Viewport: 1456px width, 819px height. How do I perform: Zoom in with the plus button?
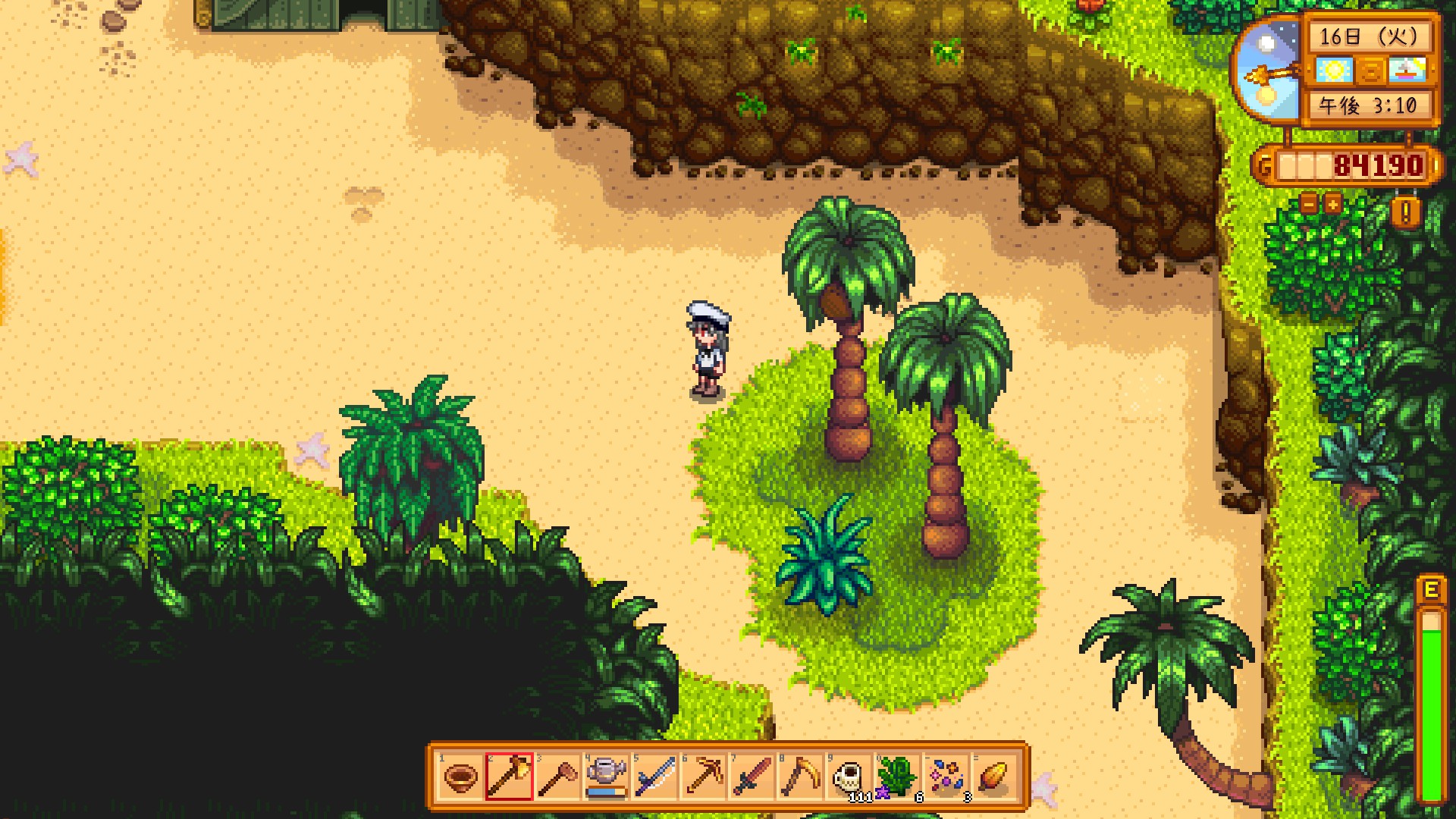1332,203
